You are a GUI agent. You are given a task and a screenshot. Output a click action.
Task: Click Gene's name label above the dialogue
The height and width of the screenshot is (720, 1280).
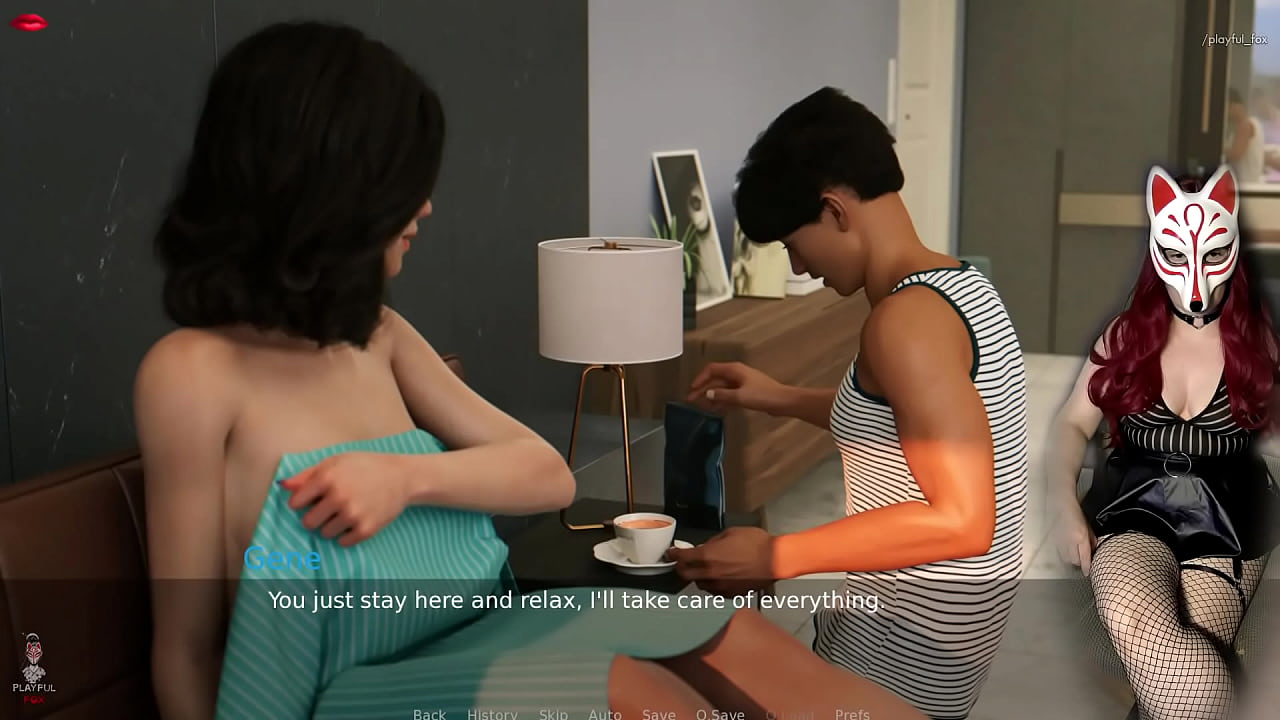pos(281,559)
